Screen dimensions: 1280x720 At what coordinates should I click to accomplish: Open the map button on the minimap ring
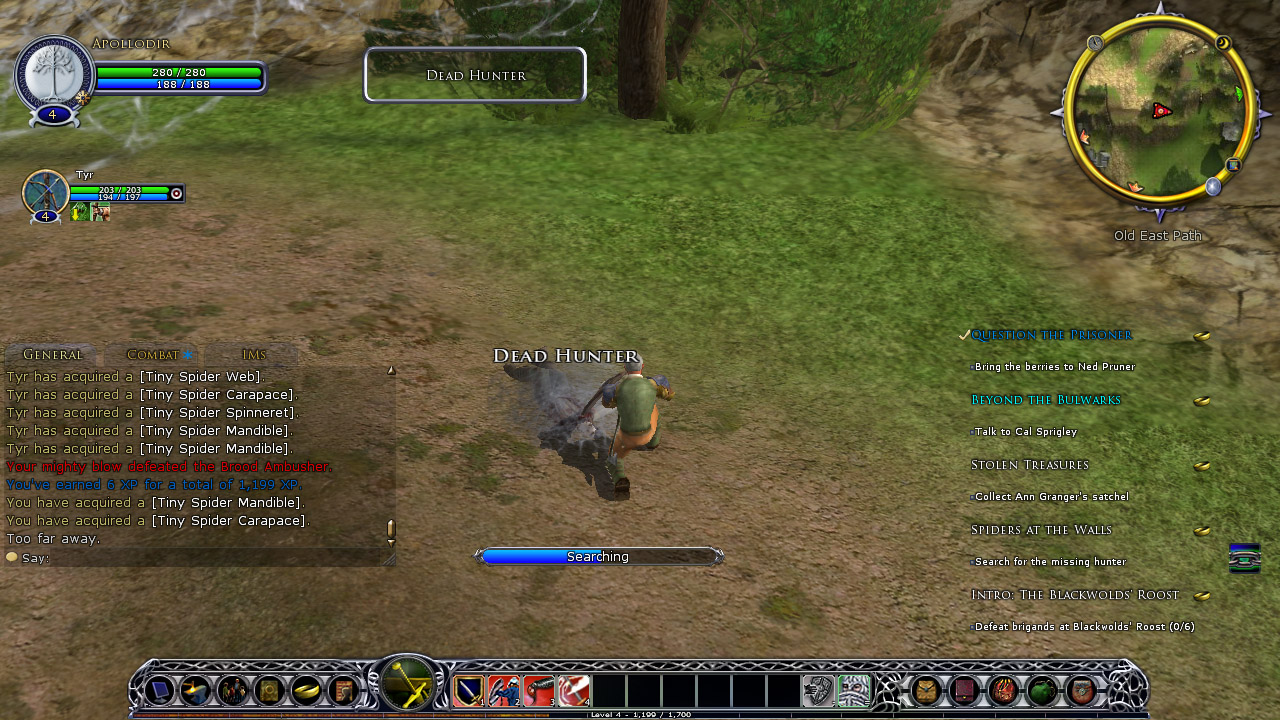tap(1234, 165)
